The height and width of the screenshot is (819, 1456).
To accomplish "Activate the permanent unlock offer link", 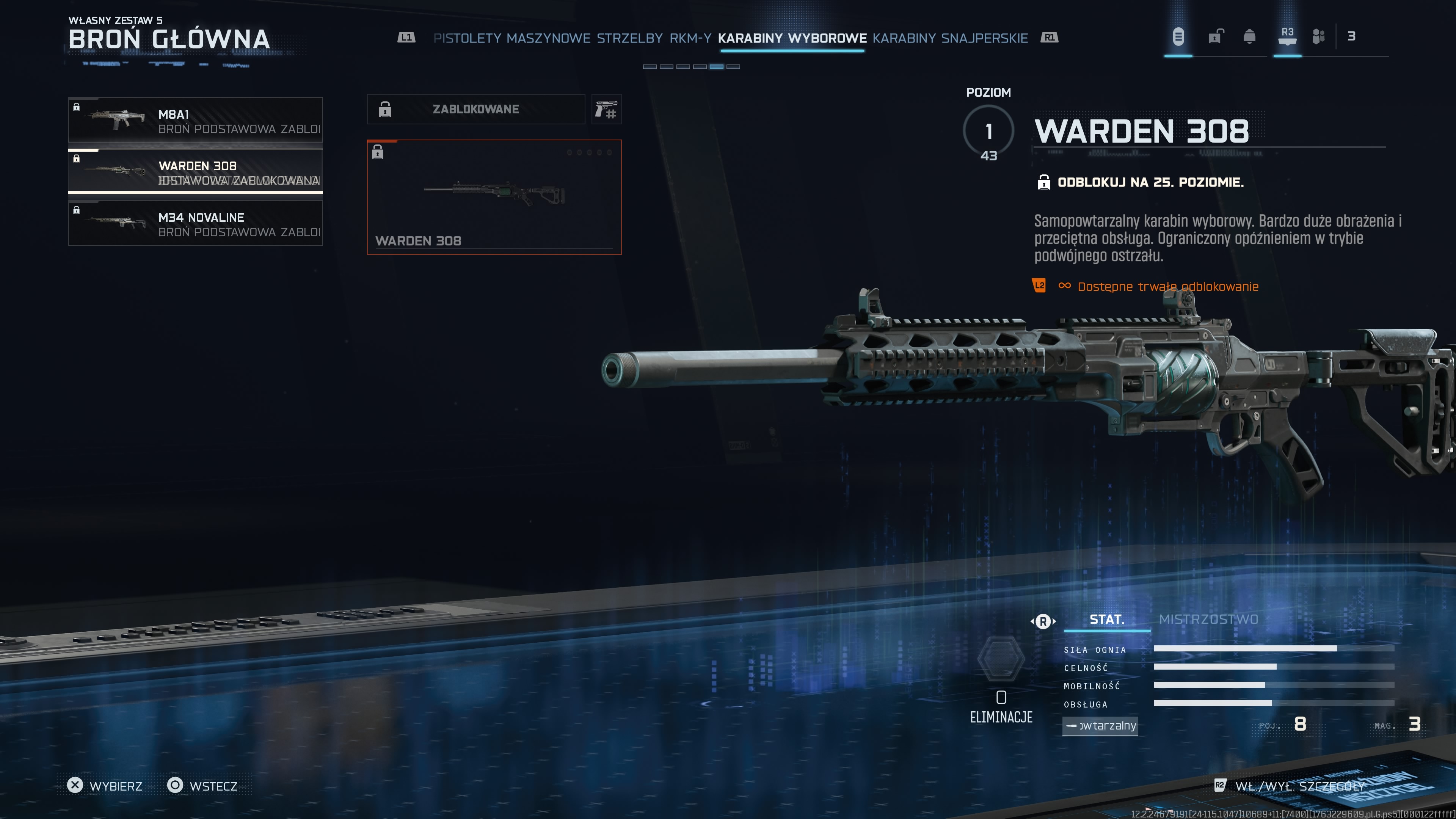I will coord(1167,287).
